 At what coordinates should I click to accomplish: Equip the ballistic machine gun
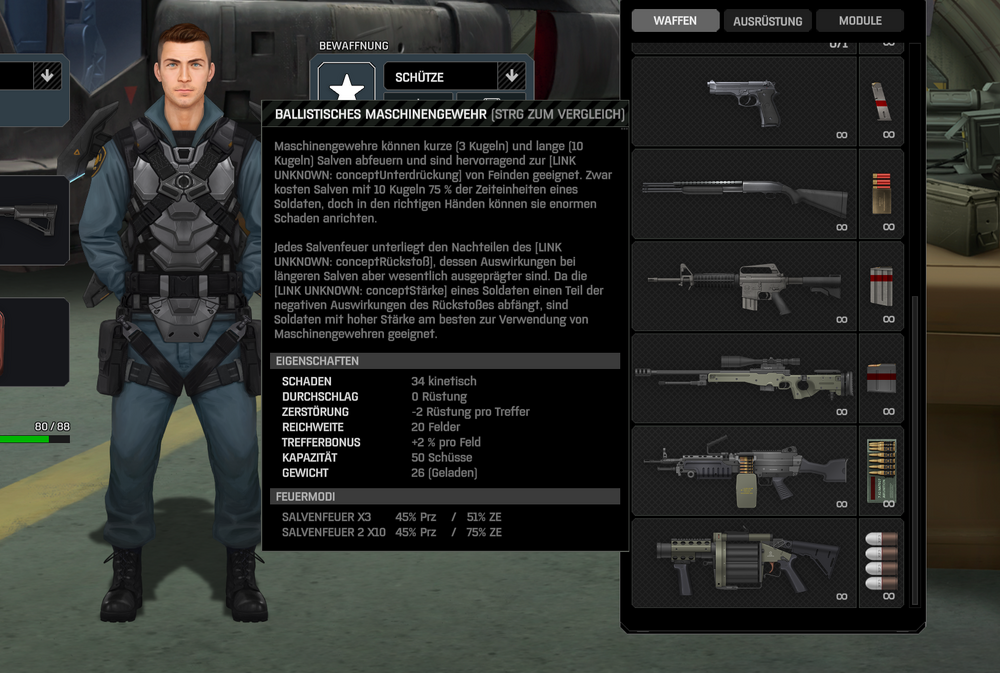click(x=744, y=470)
